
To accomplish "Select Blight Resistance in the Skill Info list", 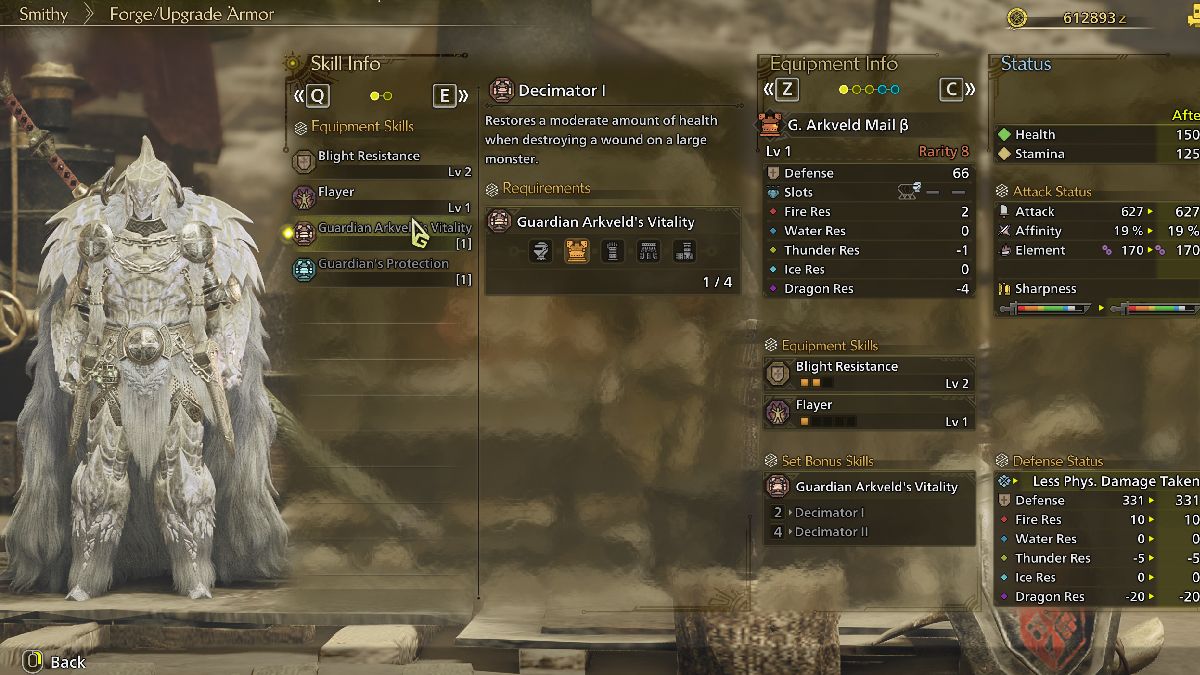I will [x=382, y=161].
